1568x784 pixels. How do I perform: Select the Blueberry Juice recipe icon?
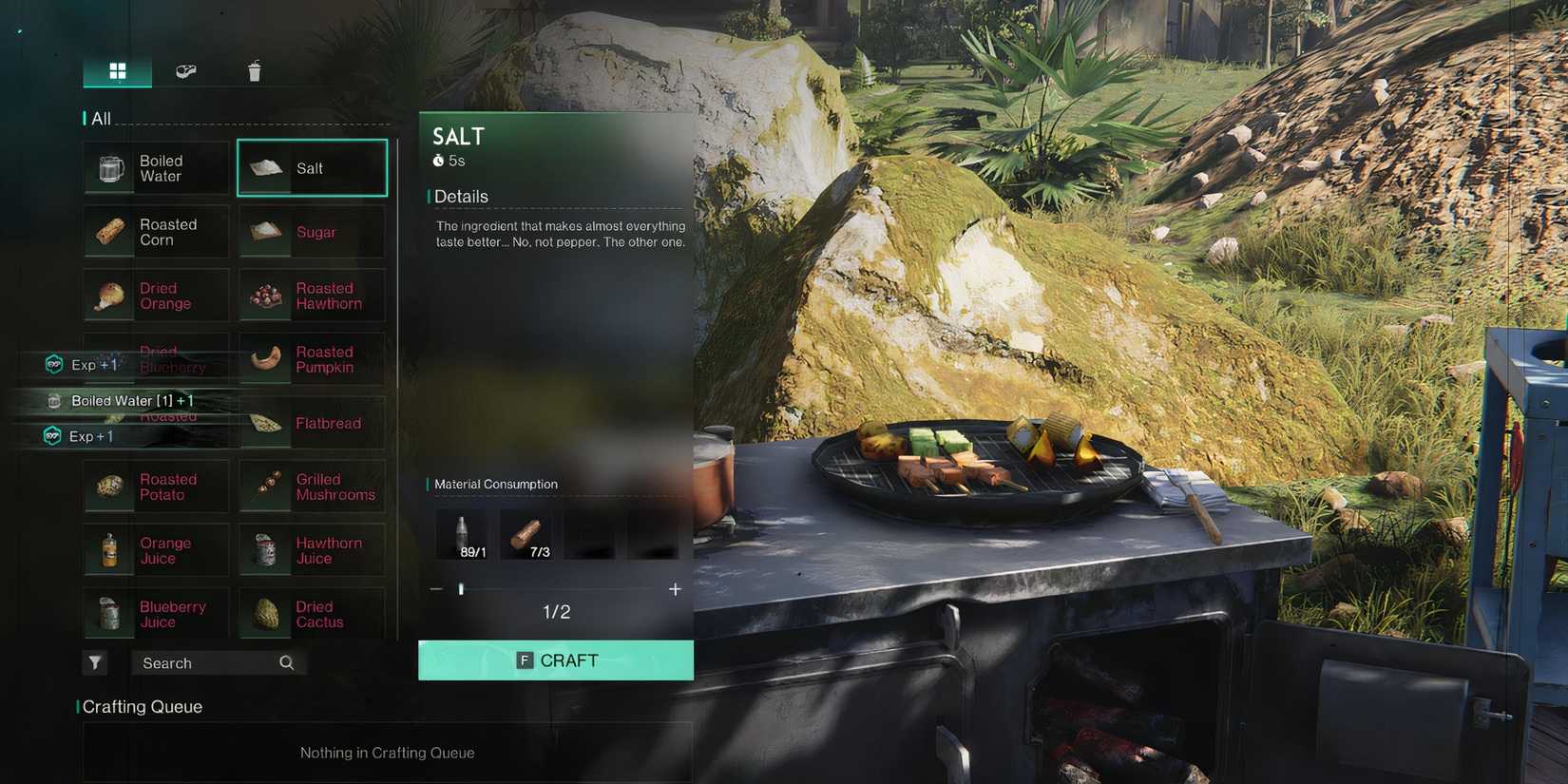tap(108, 613)
